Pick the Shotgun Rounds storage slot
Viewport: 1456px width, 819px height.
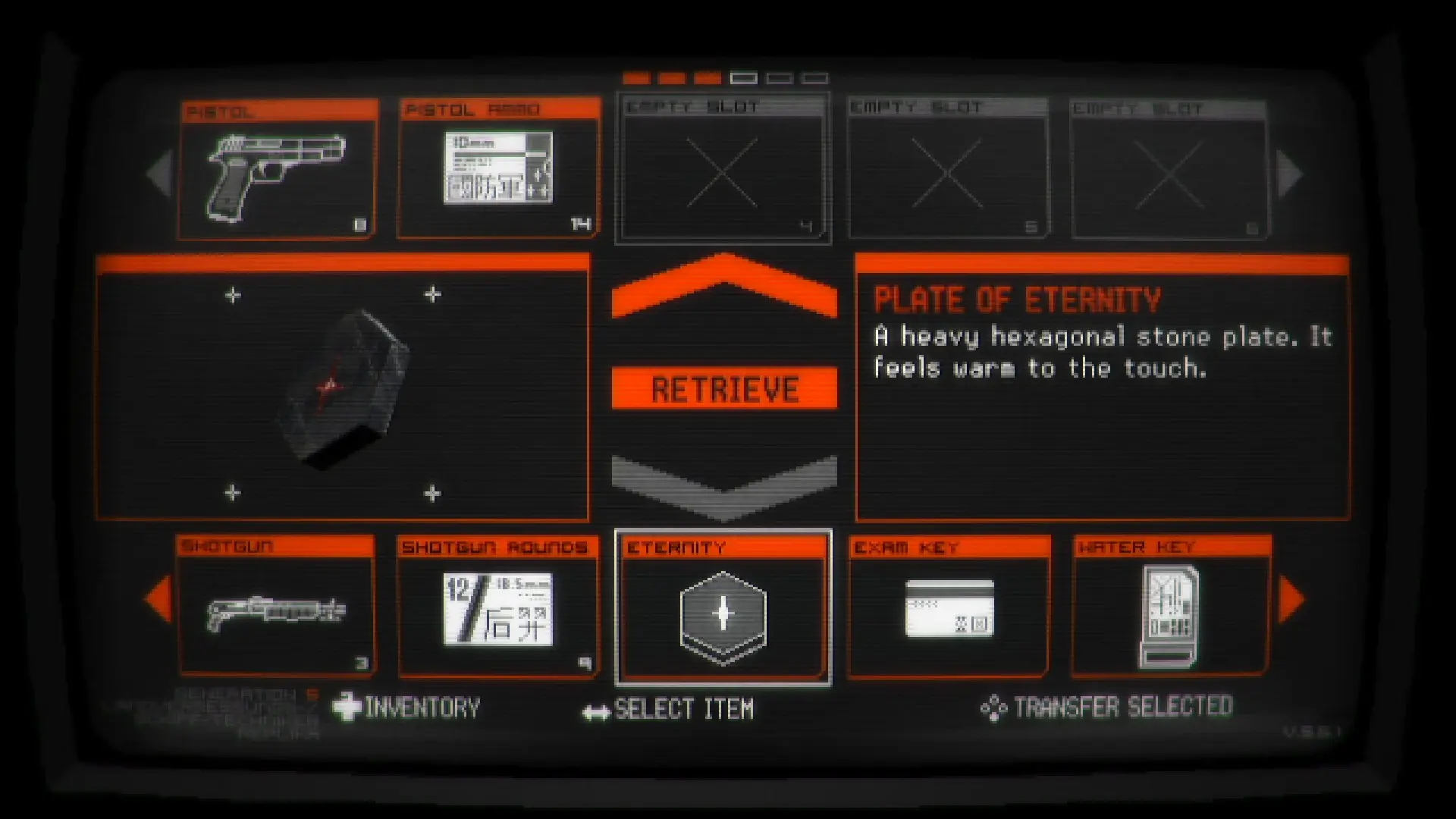(498, 607)
